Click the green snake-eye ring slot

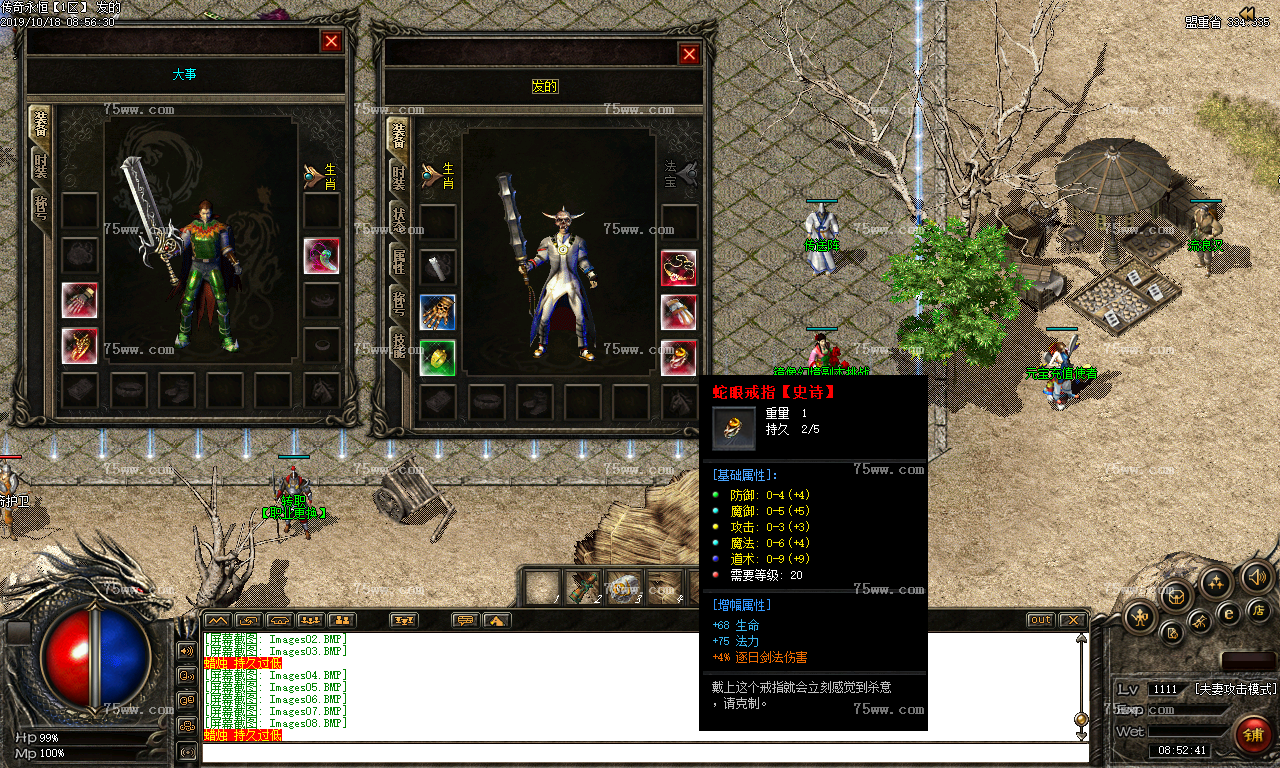click(x=438, y=357)
